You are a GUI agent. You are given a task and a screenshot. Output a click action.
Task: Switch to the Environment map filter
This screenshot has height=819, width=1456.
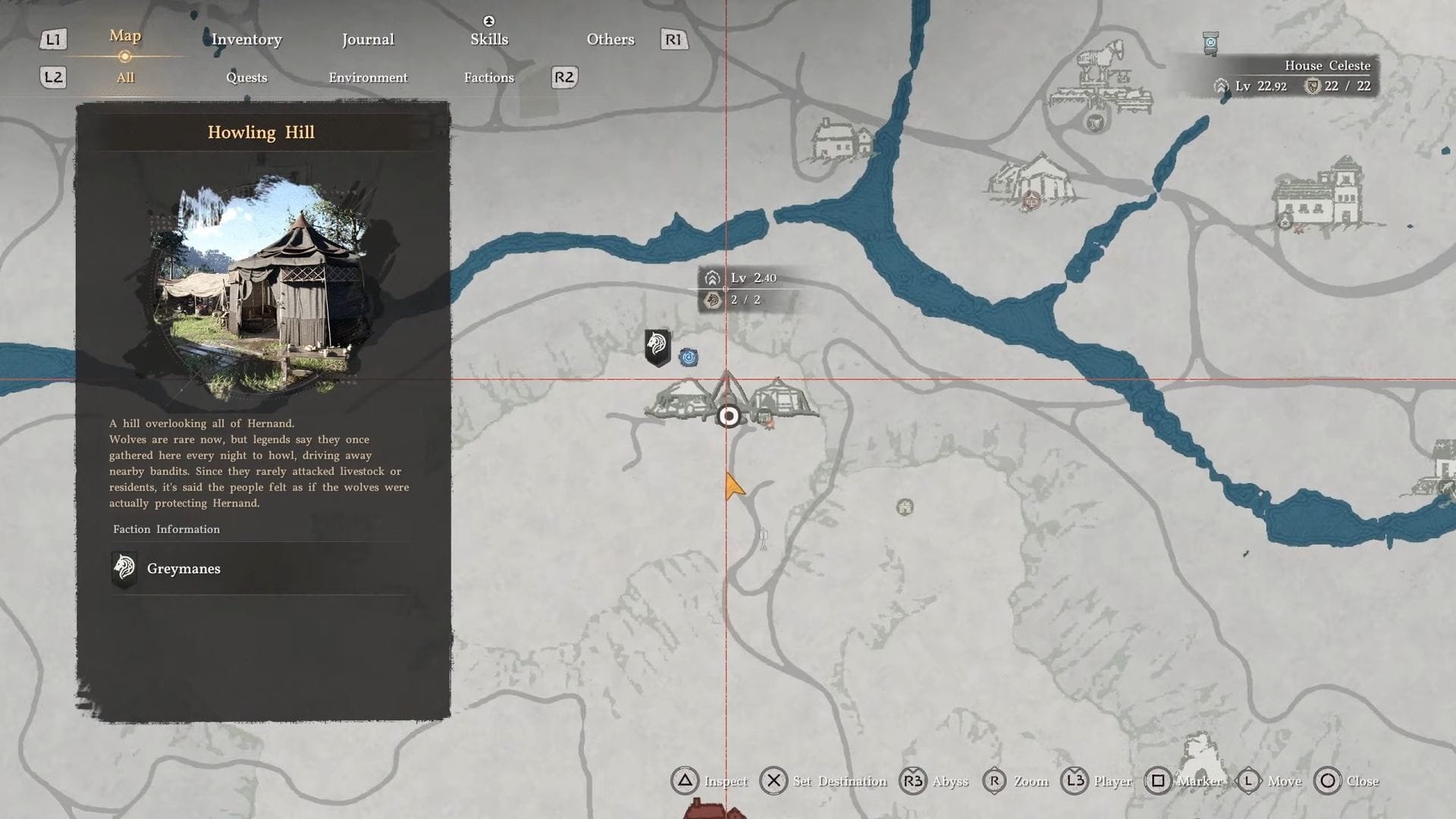click(368, 77)
